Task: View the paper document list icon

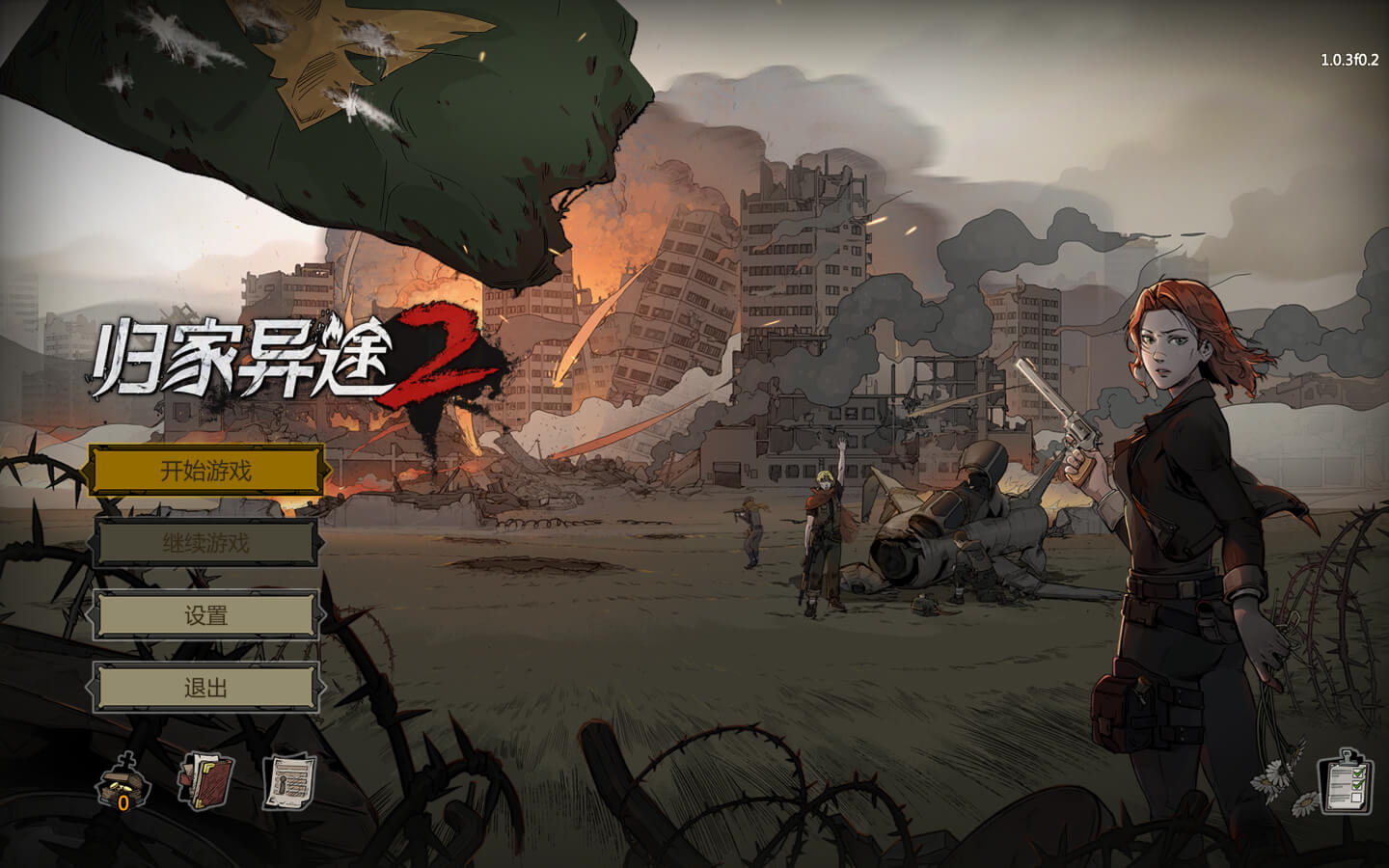Action: point(289,781)
